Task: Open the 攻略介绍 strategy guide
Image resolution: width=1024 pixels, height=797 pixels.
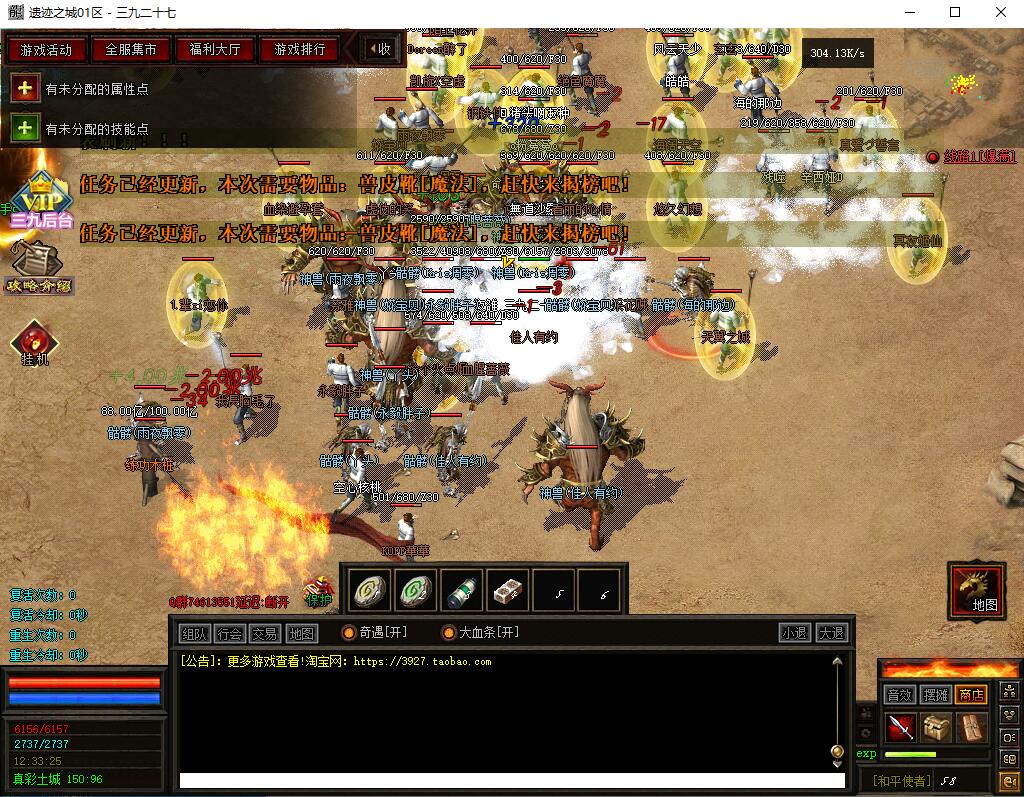Action: [x=38, y=267]
